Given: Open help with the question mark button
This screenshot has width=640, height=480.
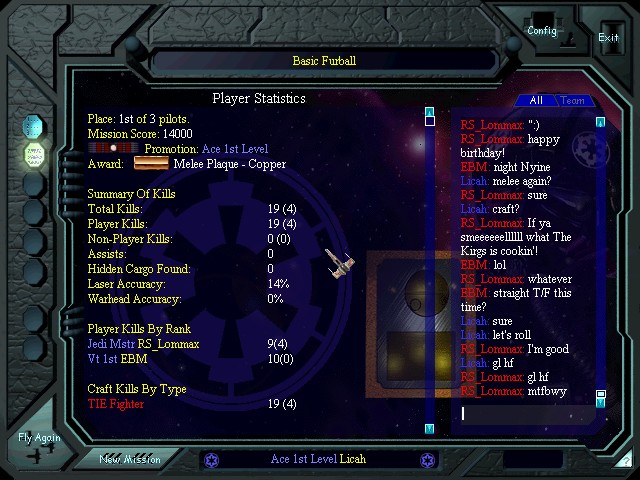Looking at the screenshot, I should coord(627,461).
